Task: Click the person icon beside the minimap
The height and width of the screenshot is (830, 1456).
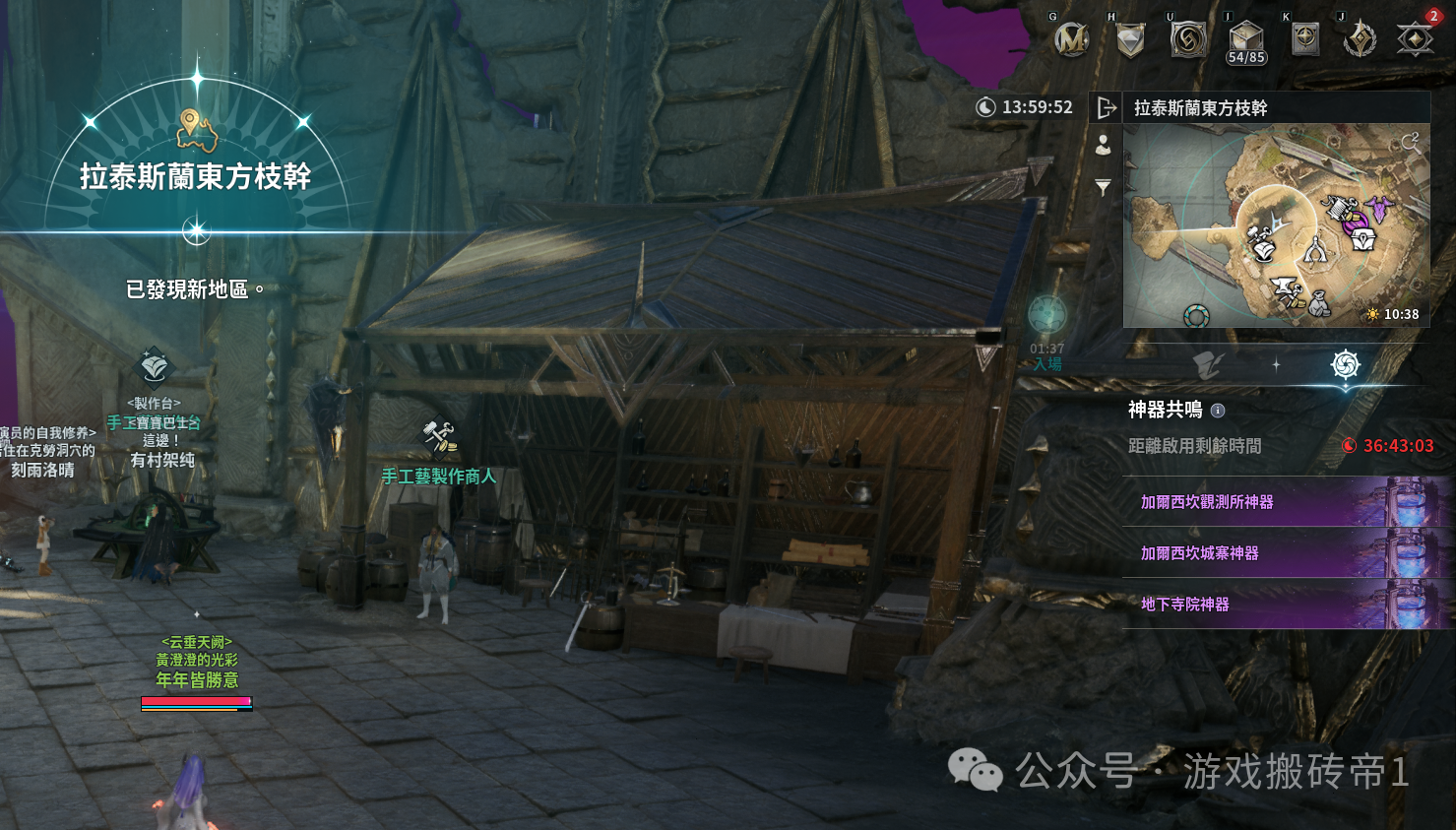Action: tap(1104, 145)
